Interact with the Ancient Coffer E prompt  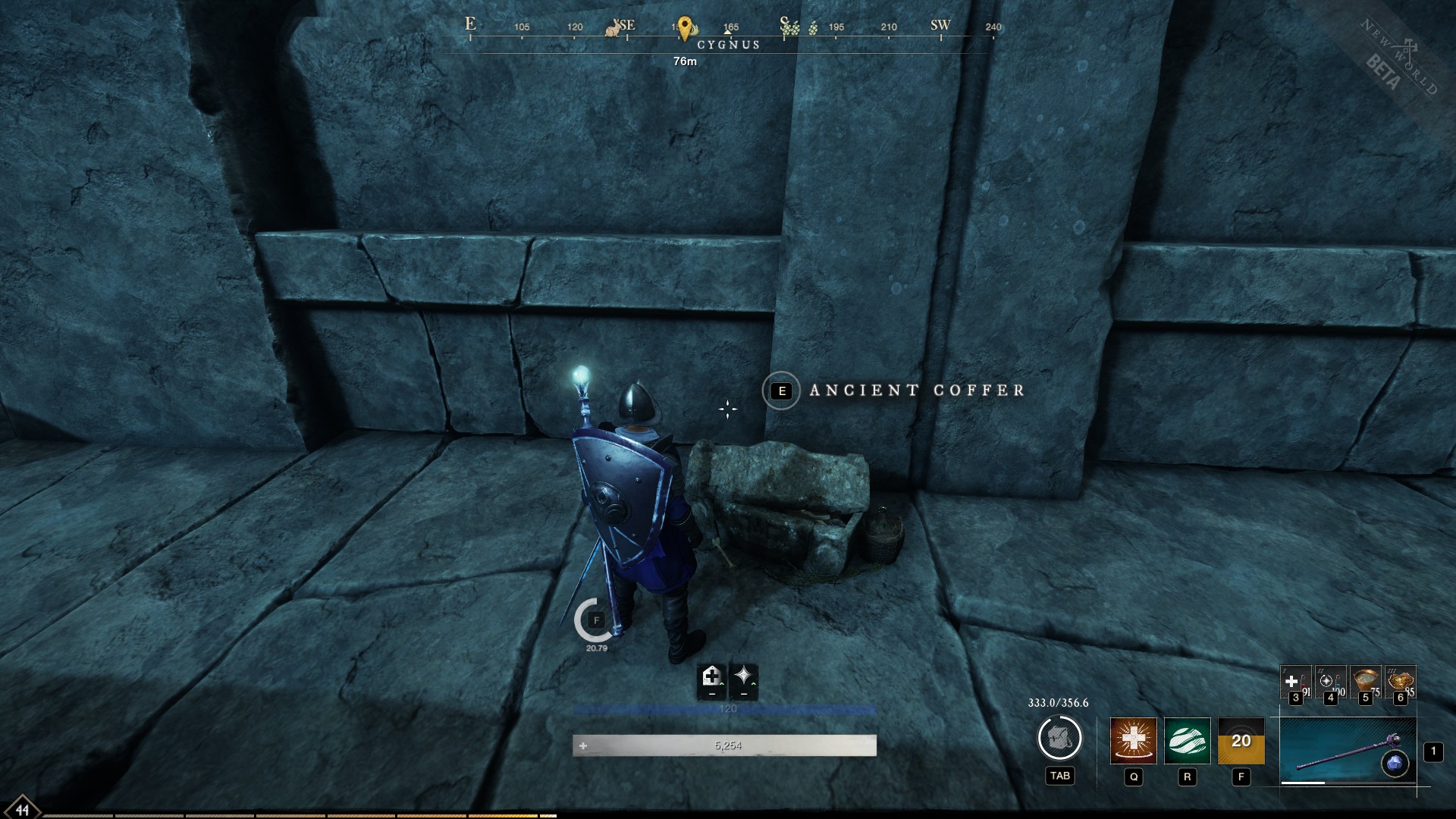tap(780, 391)
